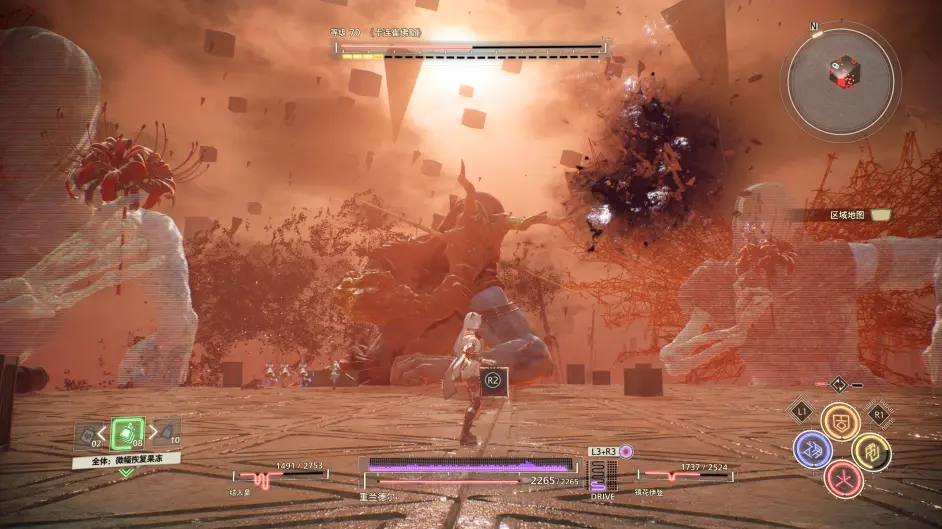Viewport: 942px width, 529px height.
Task: Select the green highlighted jelly item slot
Action: pyautogui.click(x=126, y=433)
